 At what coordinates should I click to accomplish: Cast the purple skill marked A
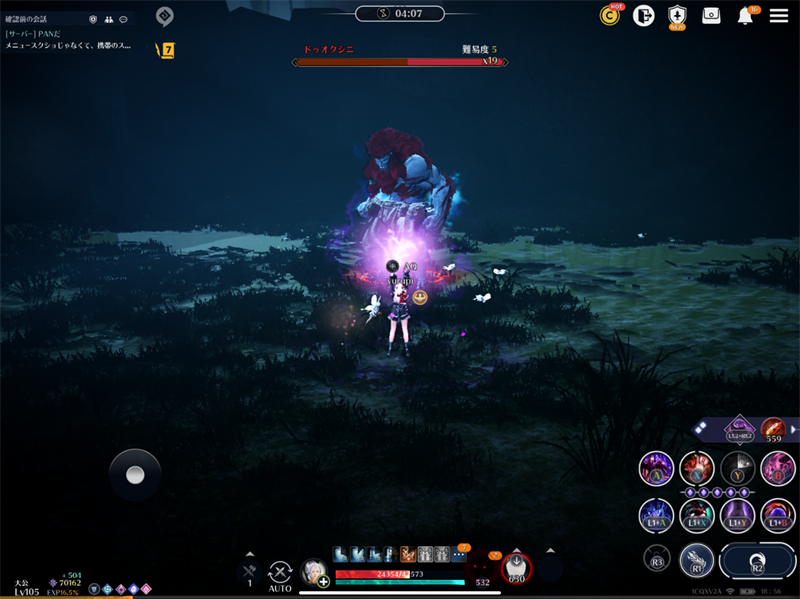[x=656, y=468]
